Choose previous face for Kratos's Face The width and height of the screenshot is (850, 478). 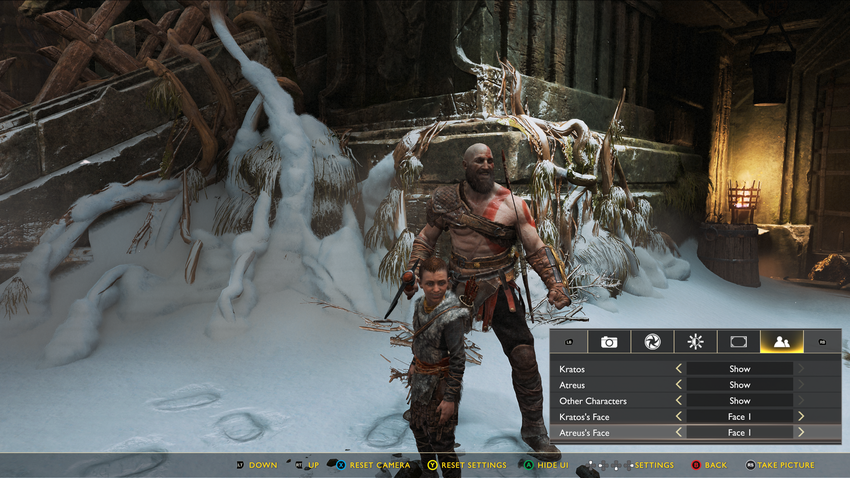679,417
